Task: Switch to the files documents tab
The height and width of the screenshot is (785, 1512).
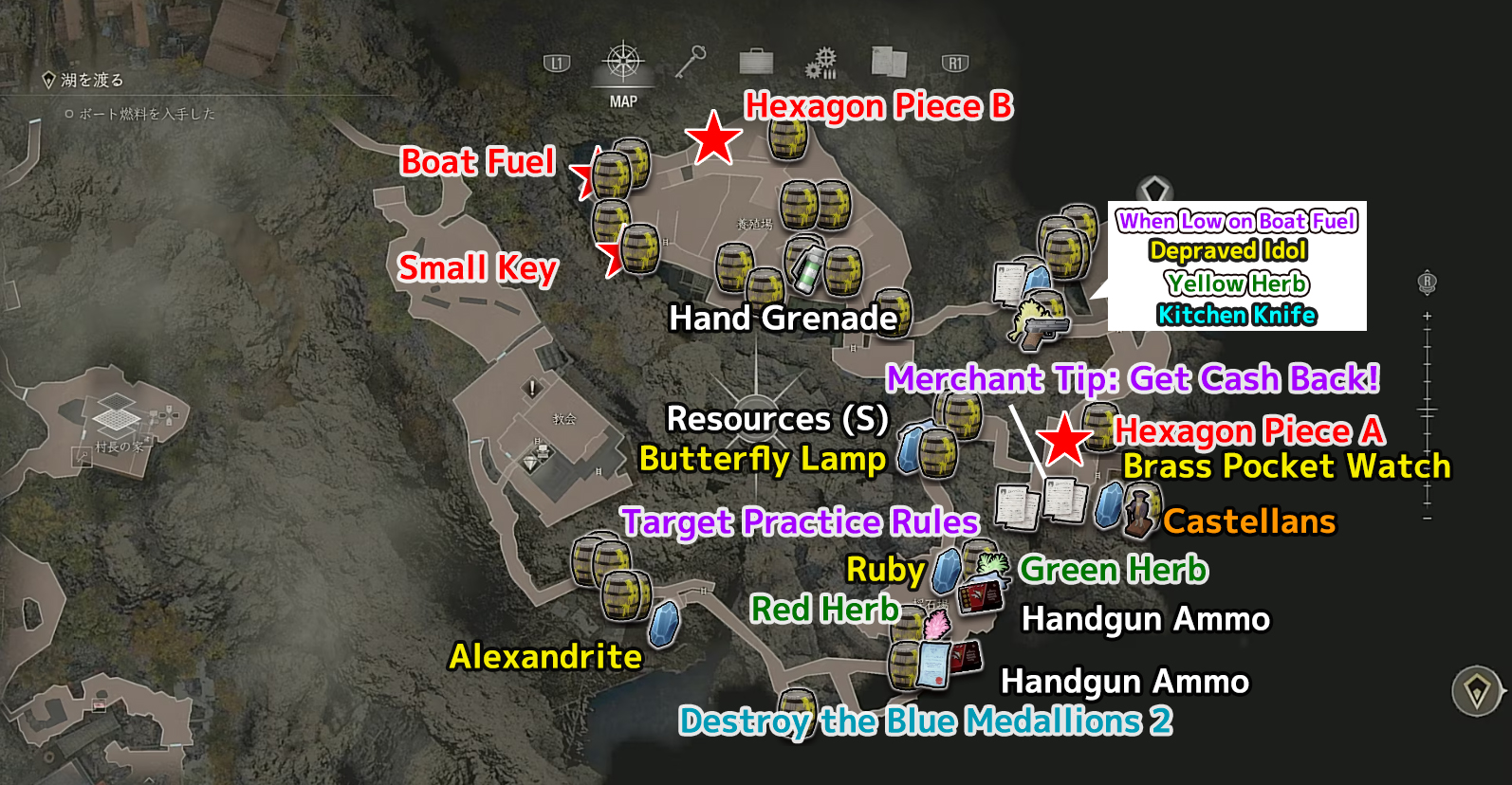Action: pos(889,63)
